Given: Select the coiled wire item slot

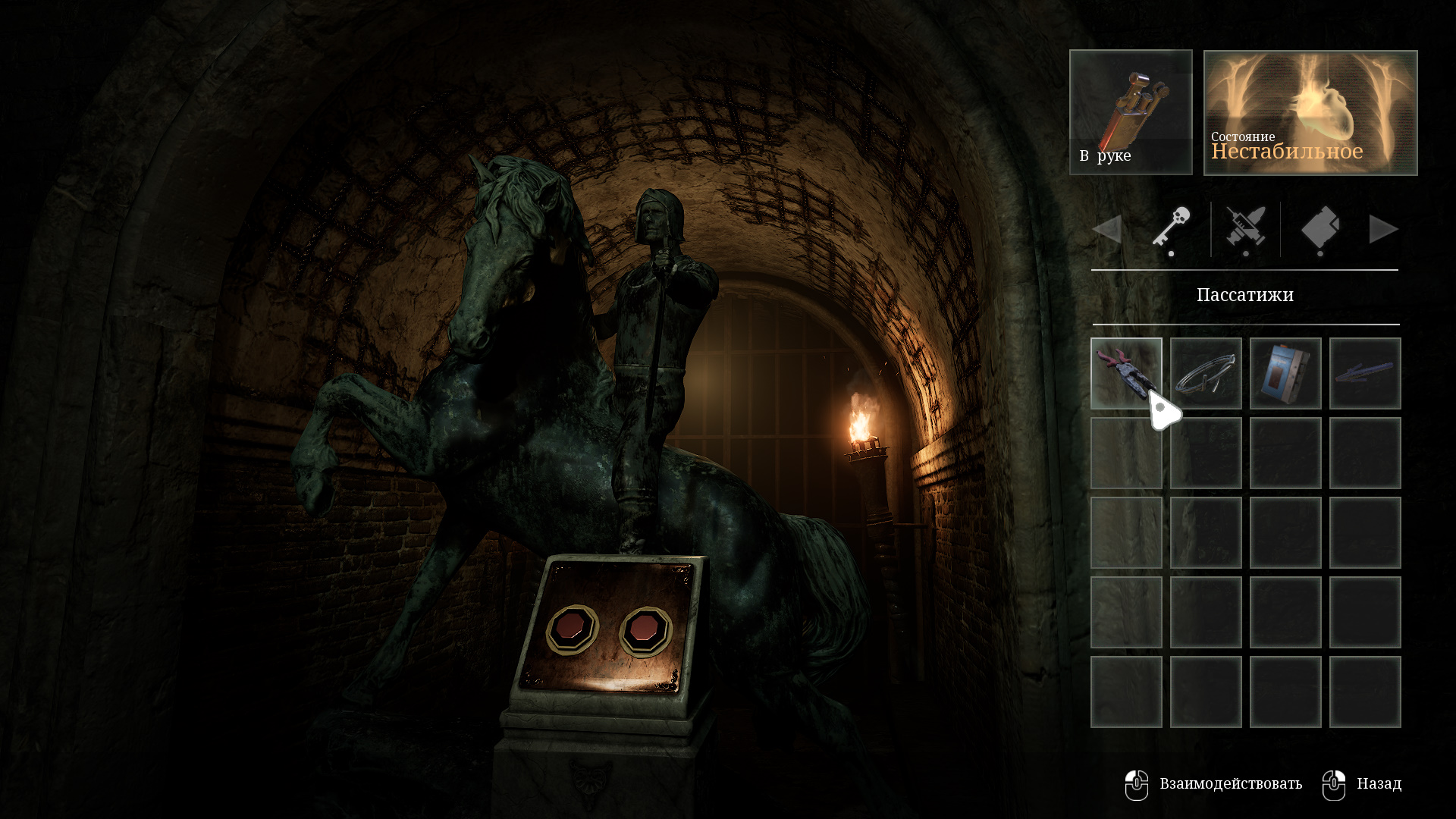Looking at the screenshot, I should (x=1205, y=373).
